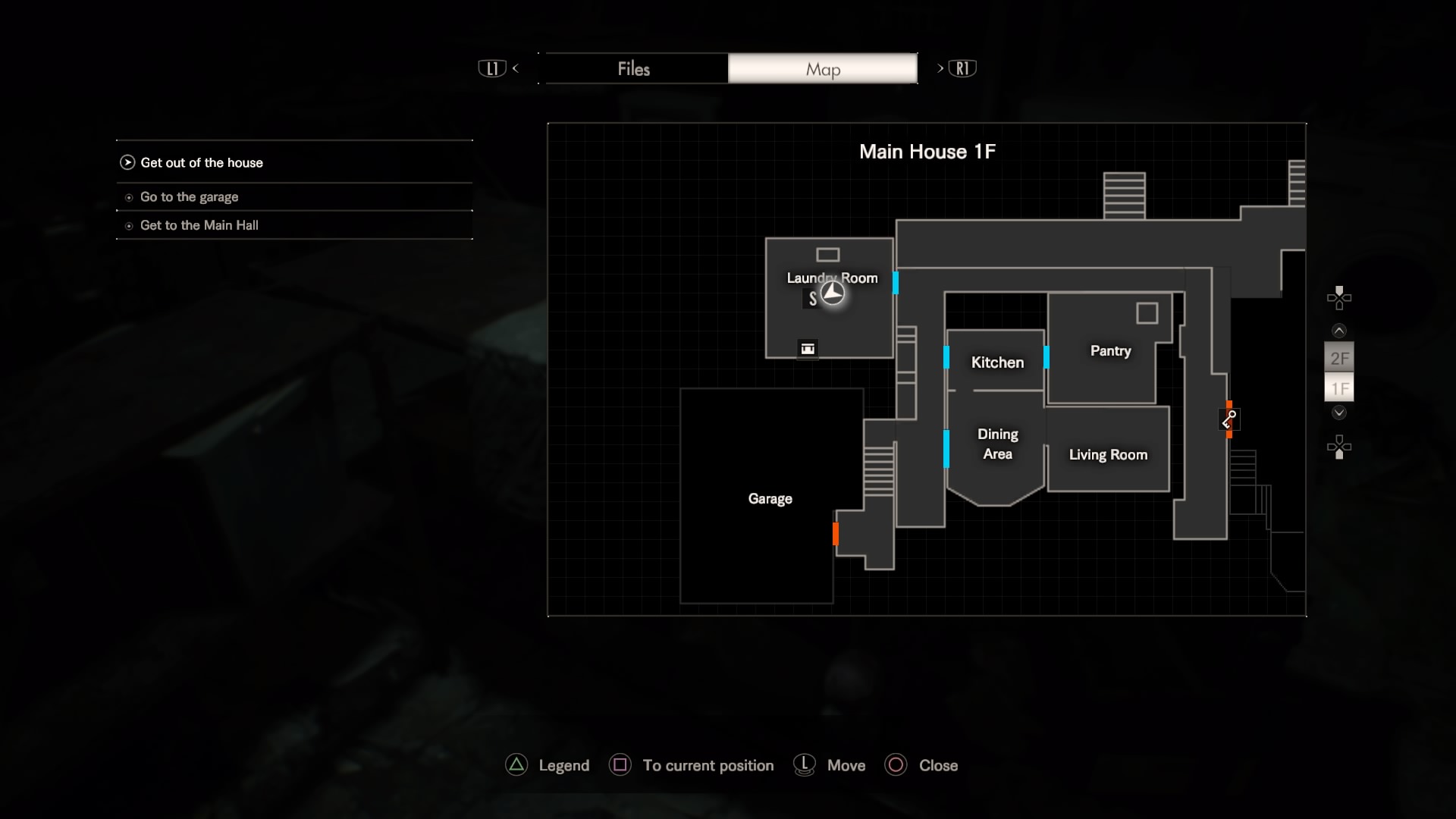Select the Map tab
This screenshot has height=819, width=1456.
click(x=823, y=69)
